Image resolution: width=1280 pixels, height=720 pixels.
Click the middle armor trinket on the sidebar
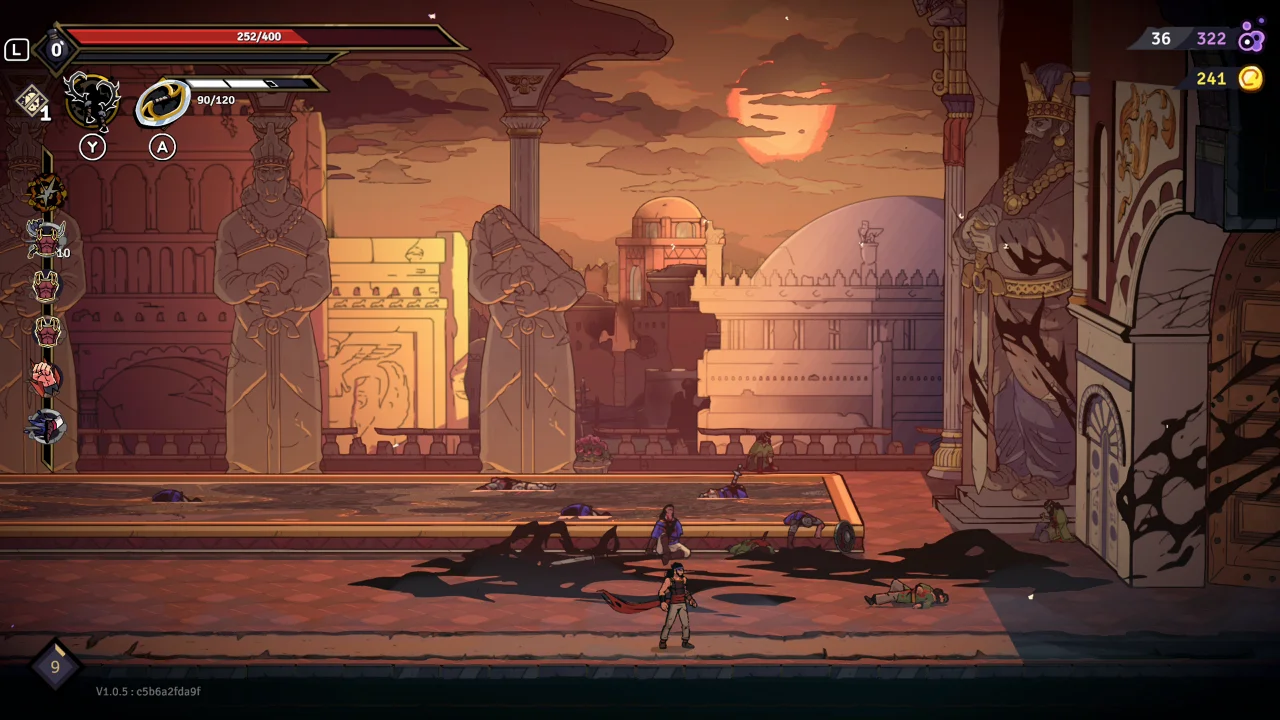click(45, 287)
